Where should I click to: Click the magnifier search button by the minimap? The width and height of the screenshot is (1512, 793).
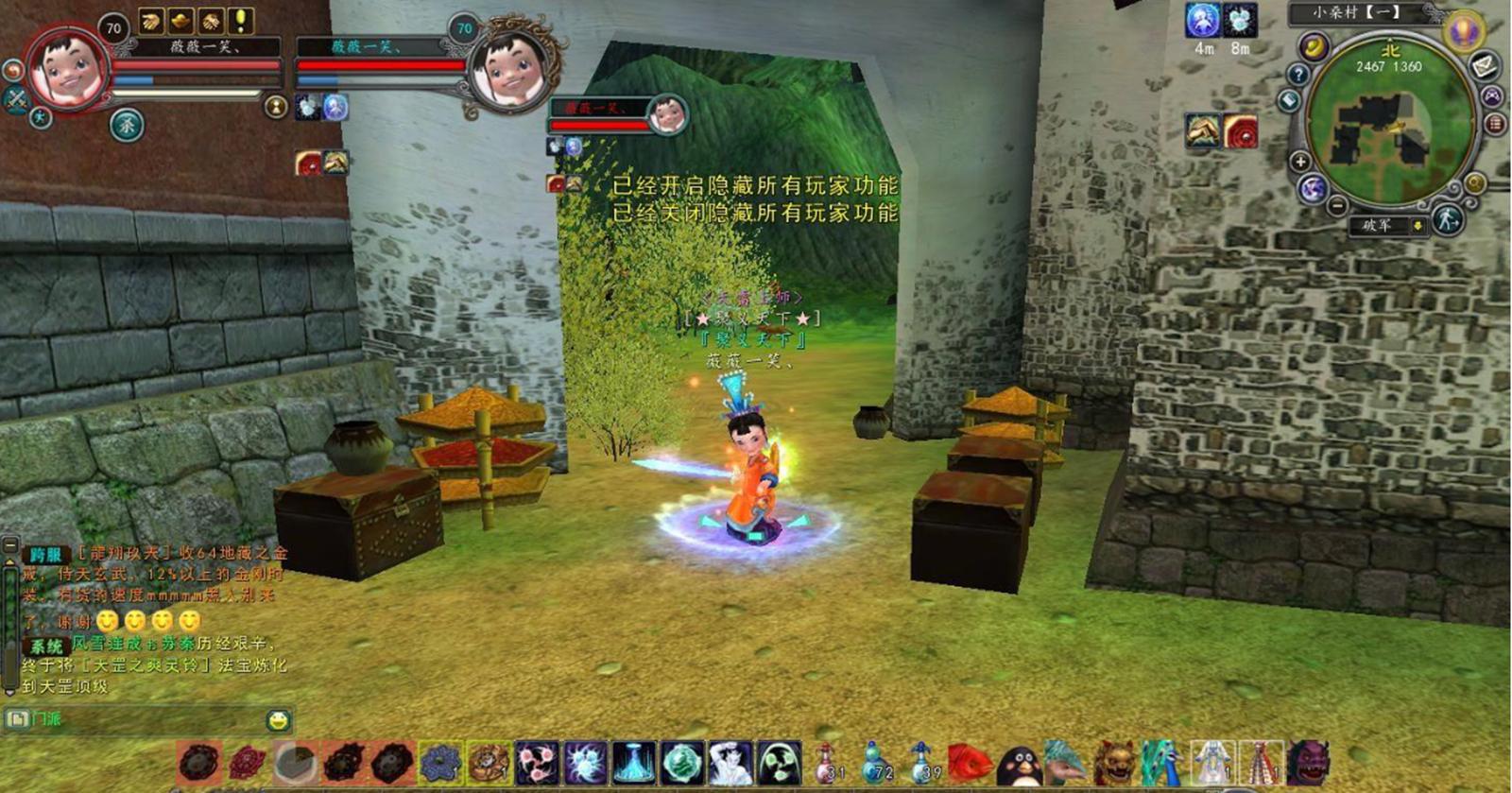pyautogui.click(x=1474, y=183)
